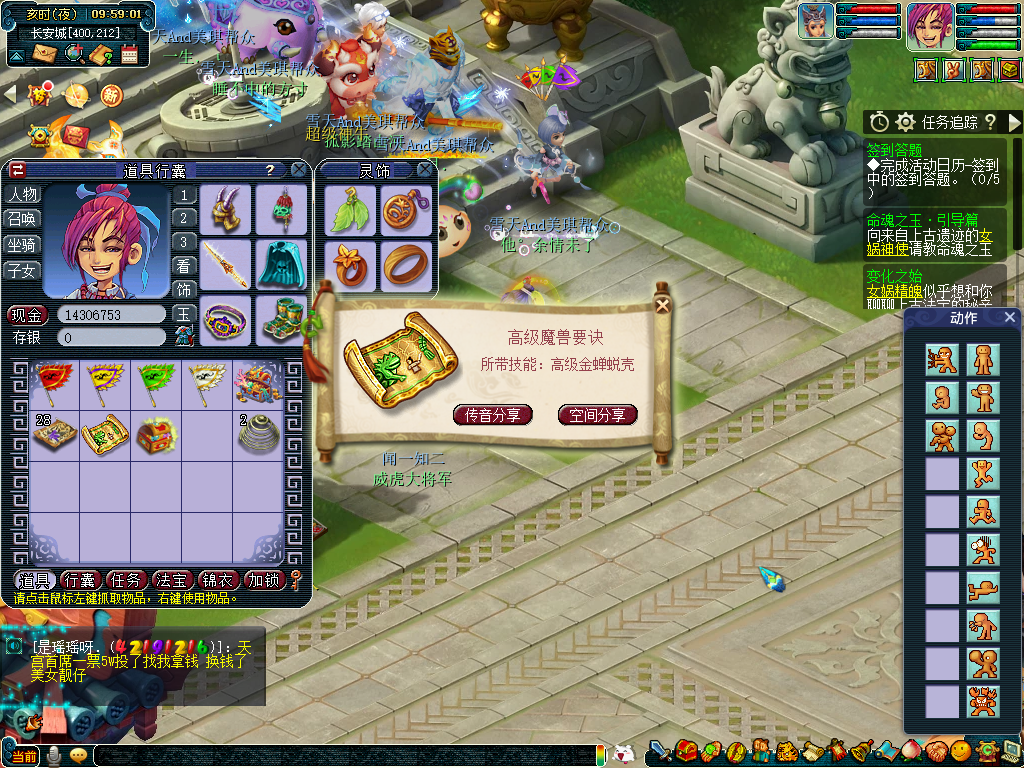Open the 任务追踪 help question mark
The width and height of the screenshot is (1024, 768).
[990, 122]
